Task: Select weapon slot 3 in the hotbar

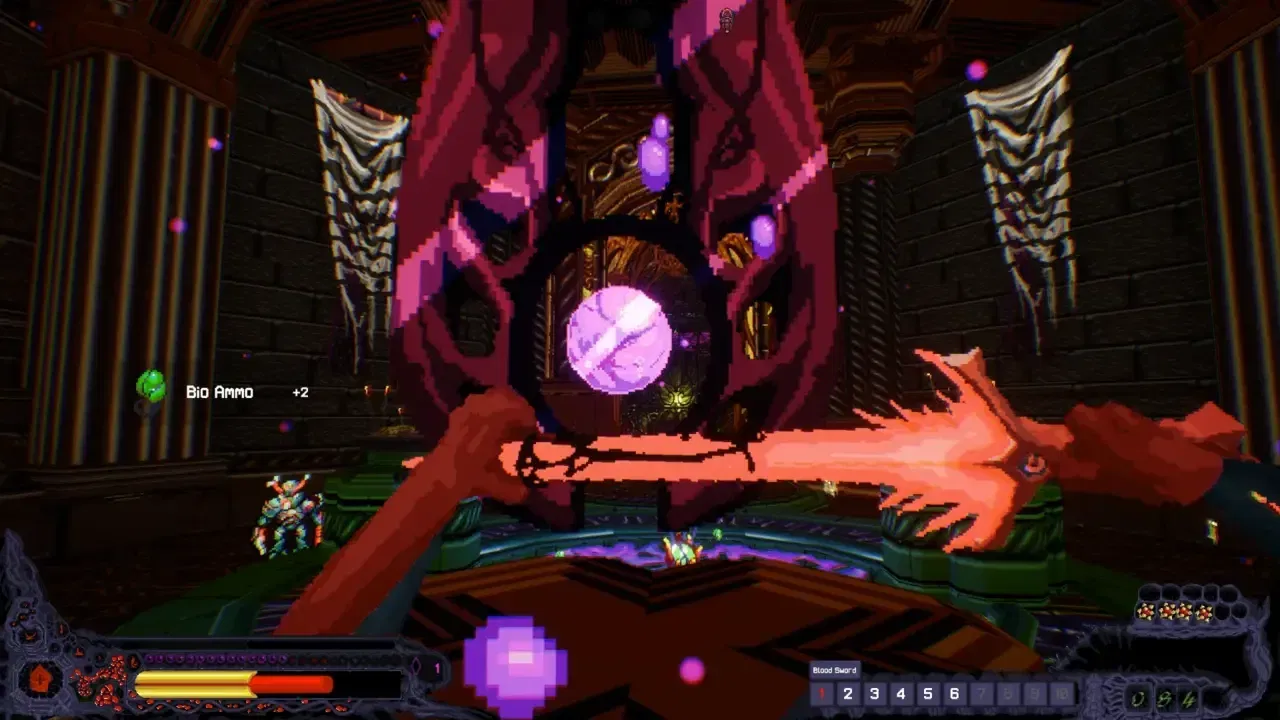Action: tap(874, 693)
